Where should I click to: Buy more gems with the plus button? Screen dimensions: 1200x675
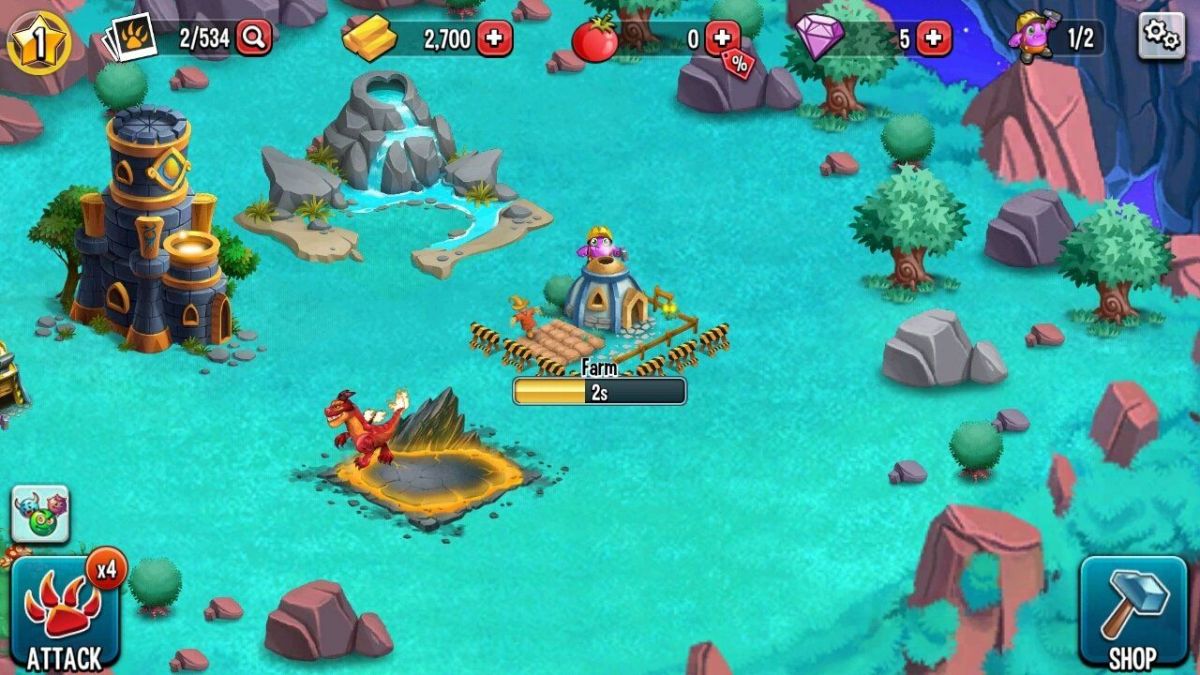pos(934,39)
